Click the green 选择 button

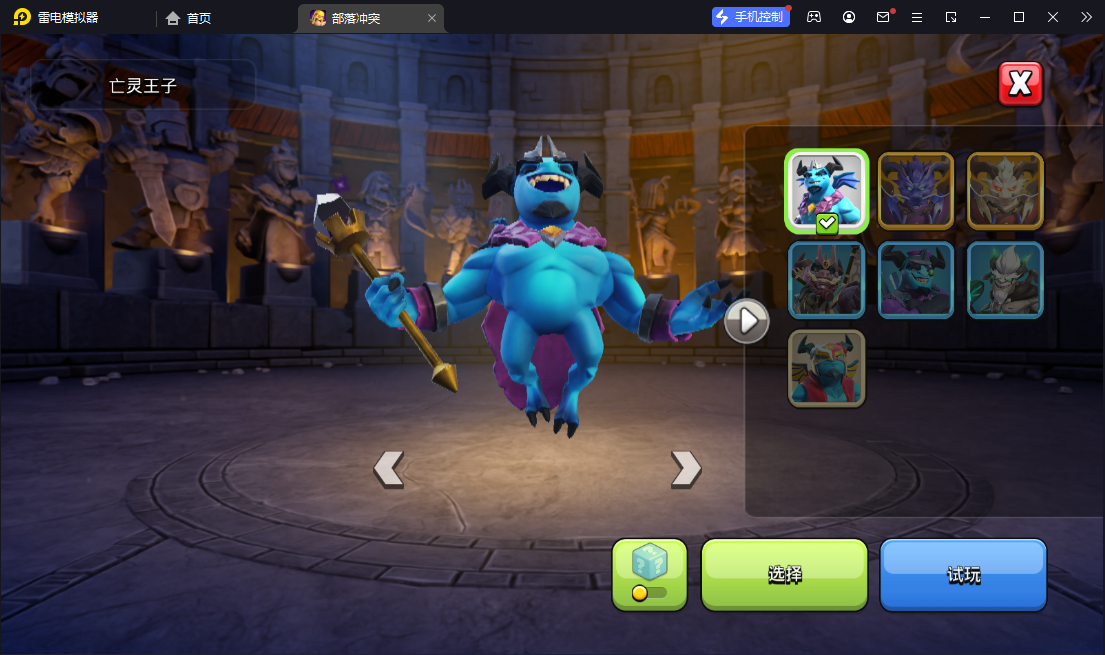[x=784, y=574]
